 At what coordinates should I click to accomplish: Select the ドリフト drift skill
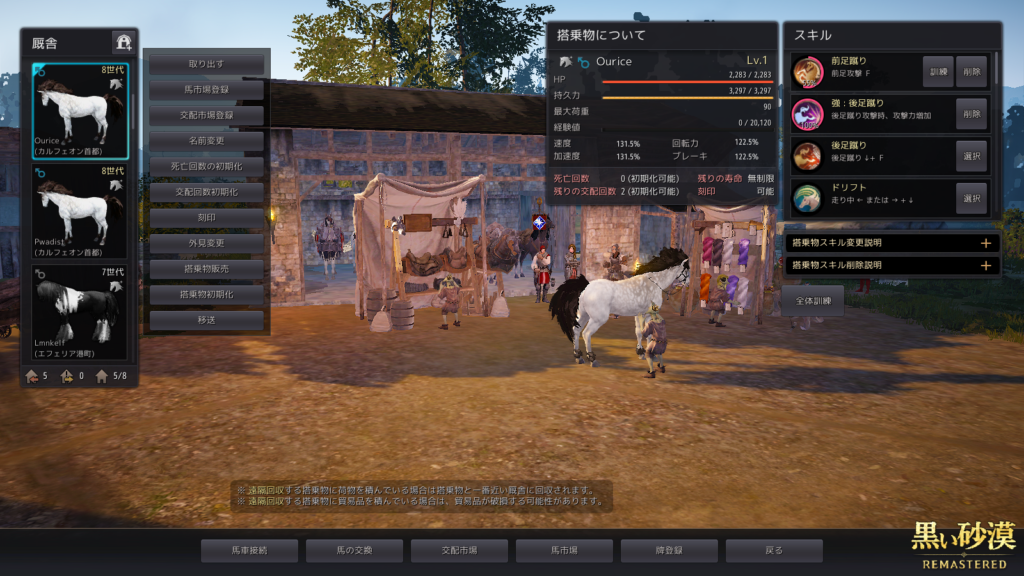click(x=971, y=198)
